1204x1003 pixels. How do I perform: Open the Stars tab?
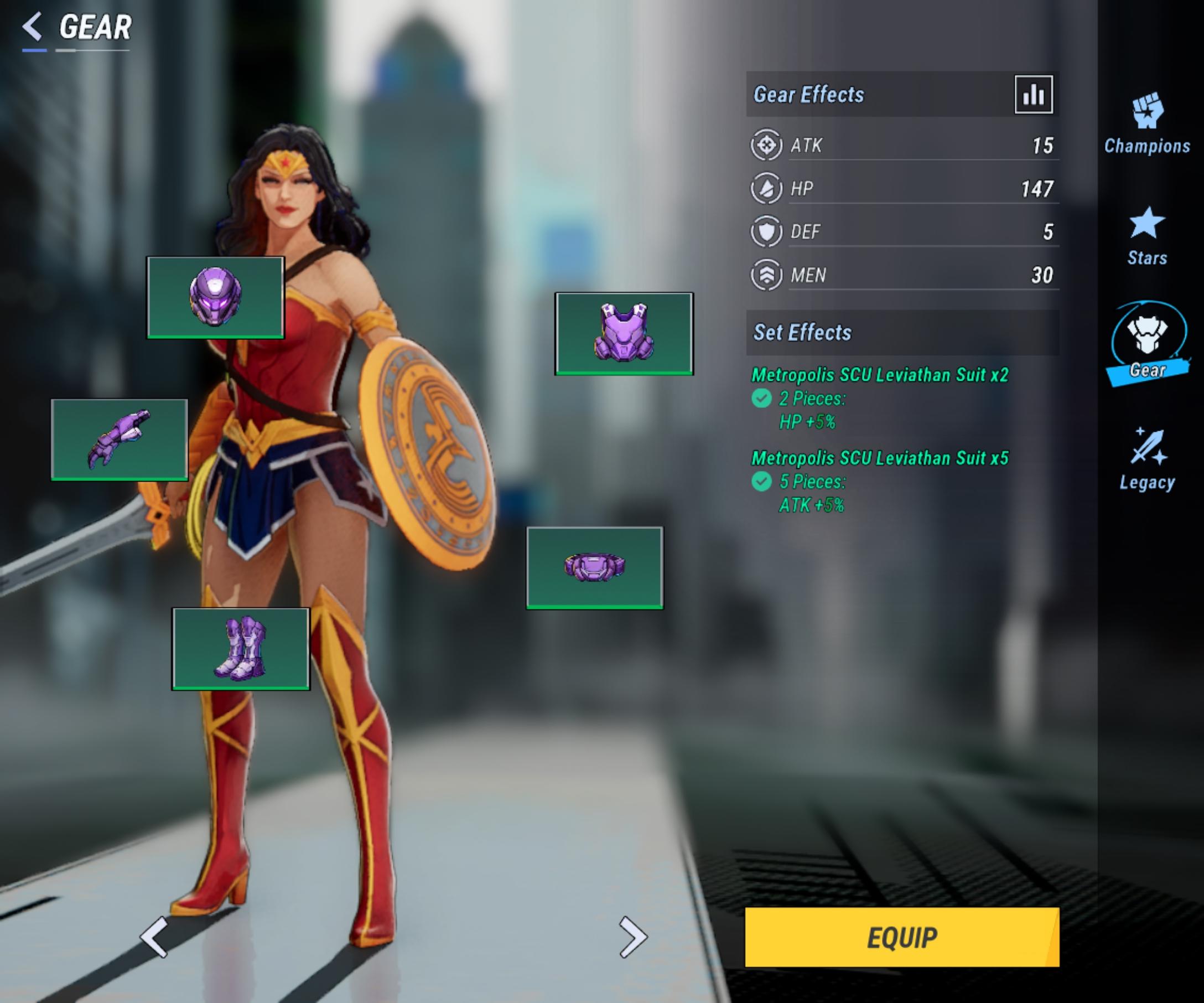tap(1146, 236)
